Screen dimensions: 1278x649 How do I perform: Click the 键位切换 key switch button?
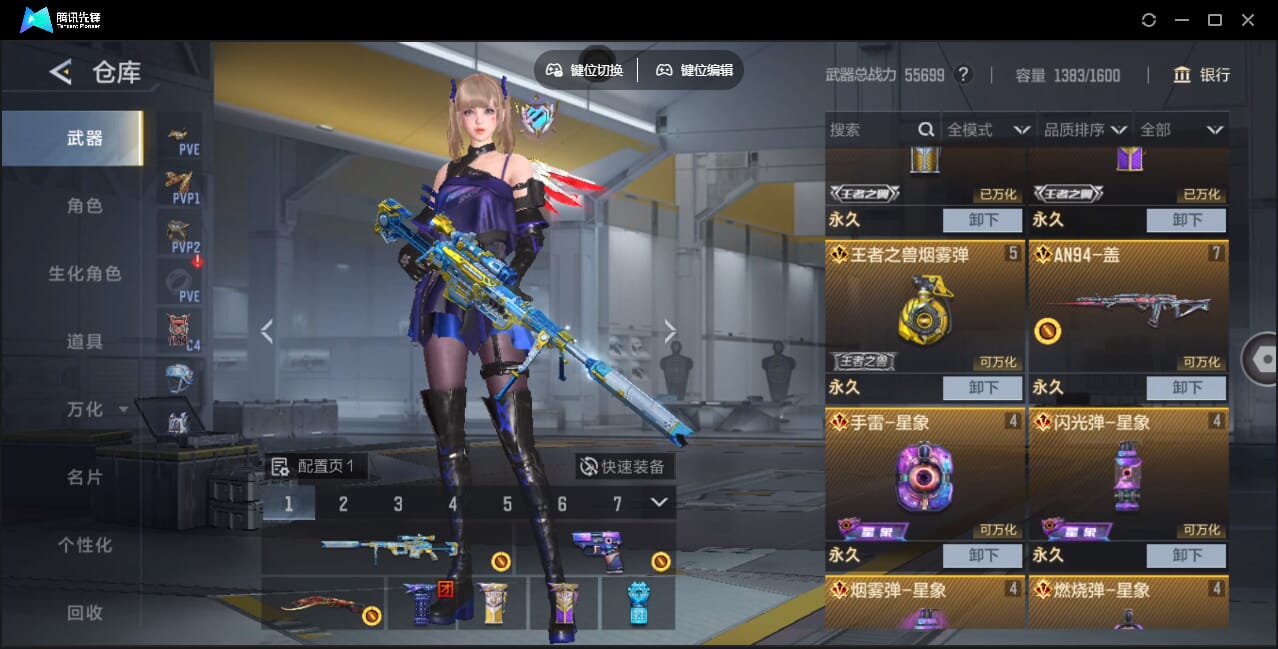(585, 70)
